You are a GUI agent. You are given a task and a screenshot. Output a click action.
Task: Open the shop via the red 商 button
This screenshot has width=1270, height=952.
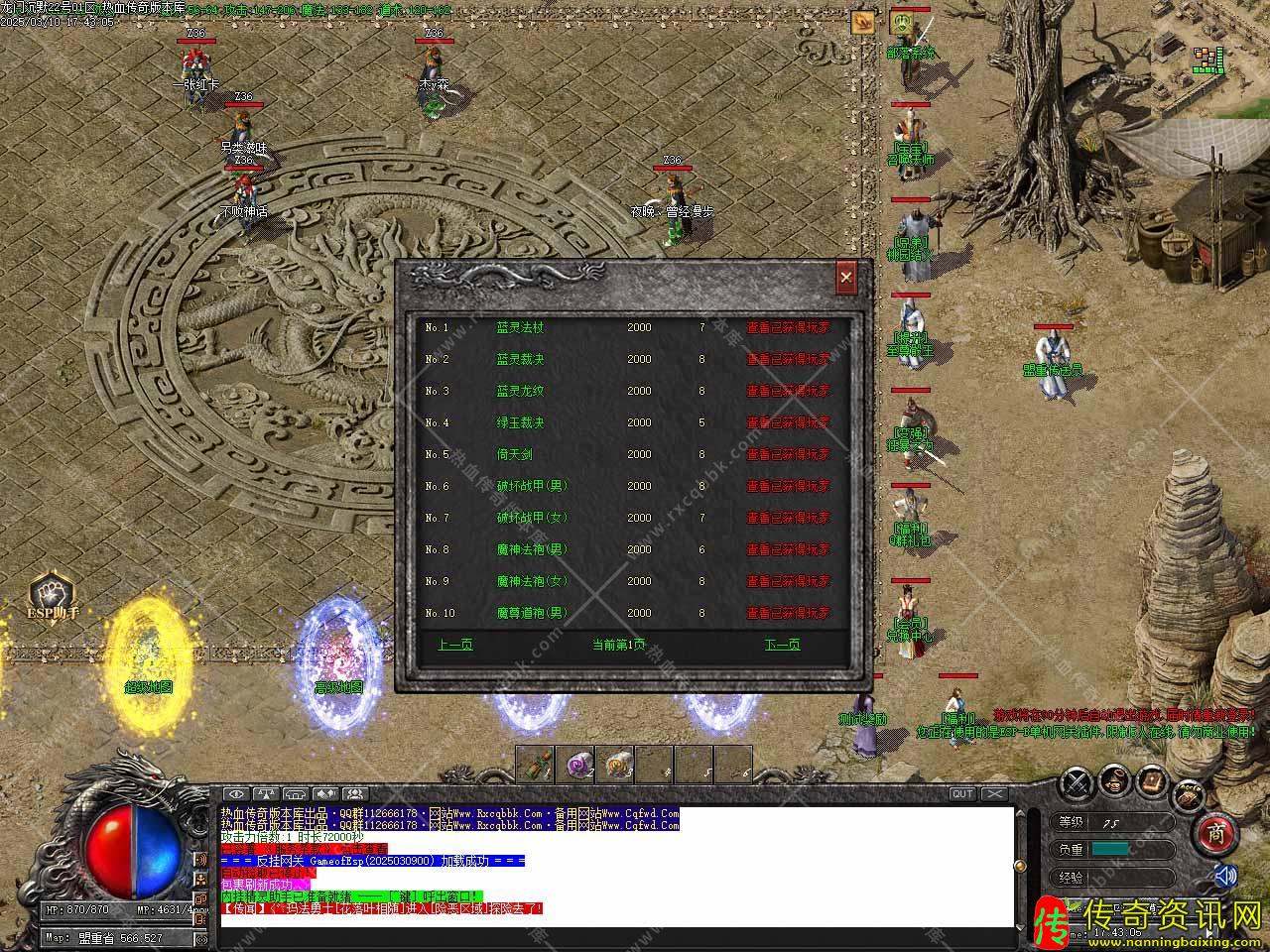[x=1214, y=835]
